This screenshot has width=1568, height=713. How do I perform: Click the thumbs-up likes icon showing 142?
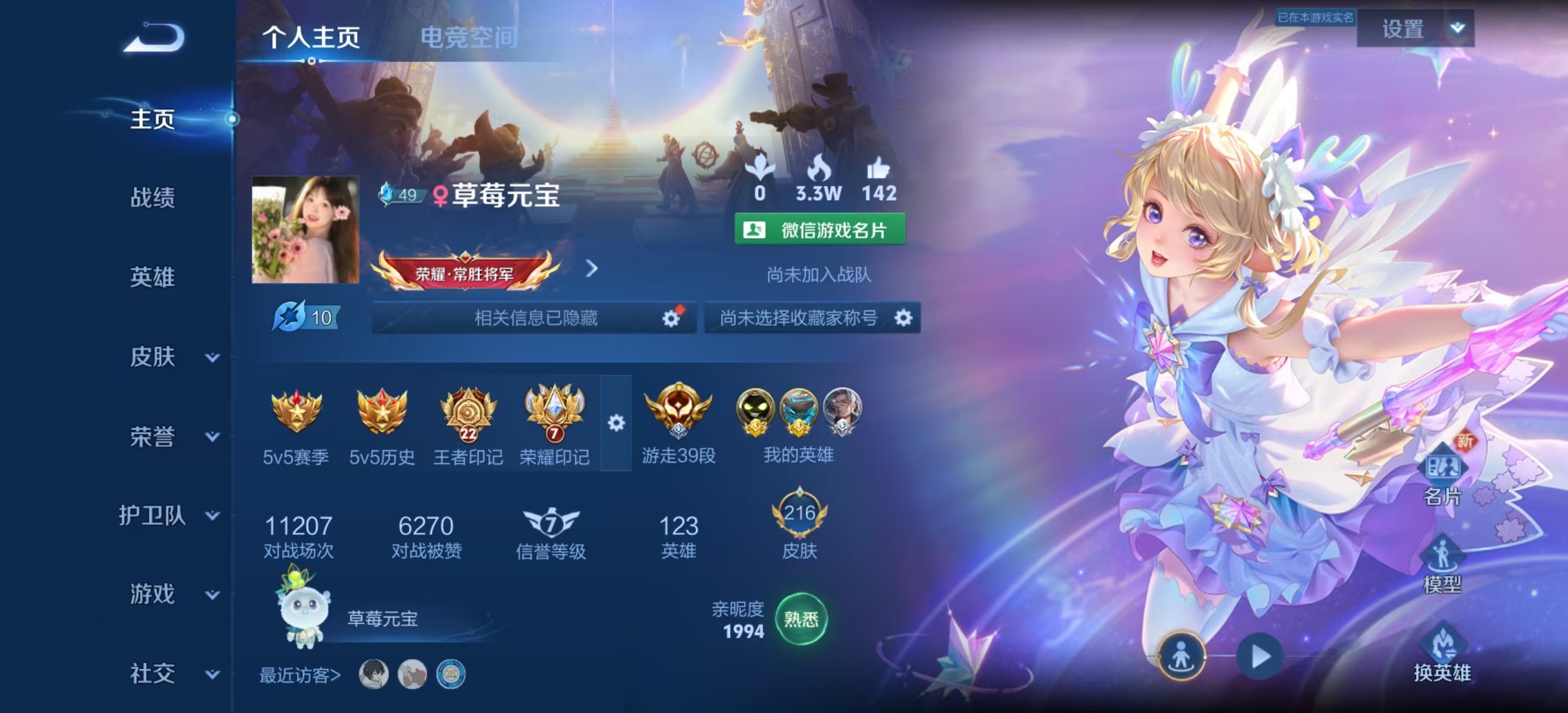(882, 177)
